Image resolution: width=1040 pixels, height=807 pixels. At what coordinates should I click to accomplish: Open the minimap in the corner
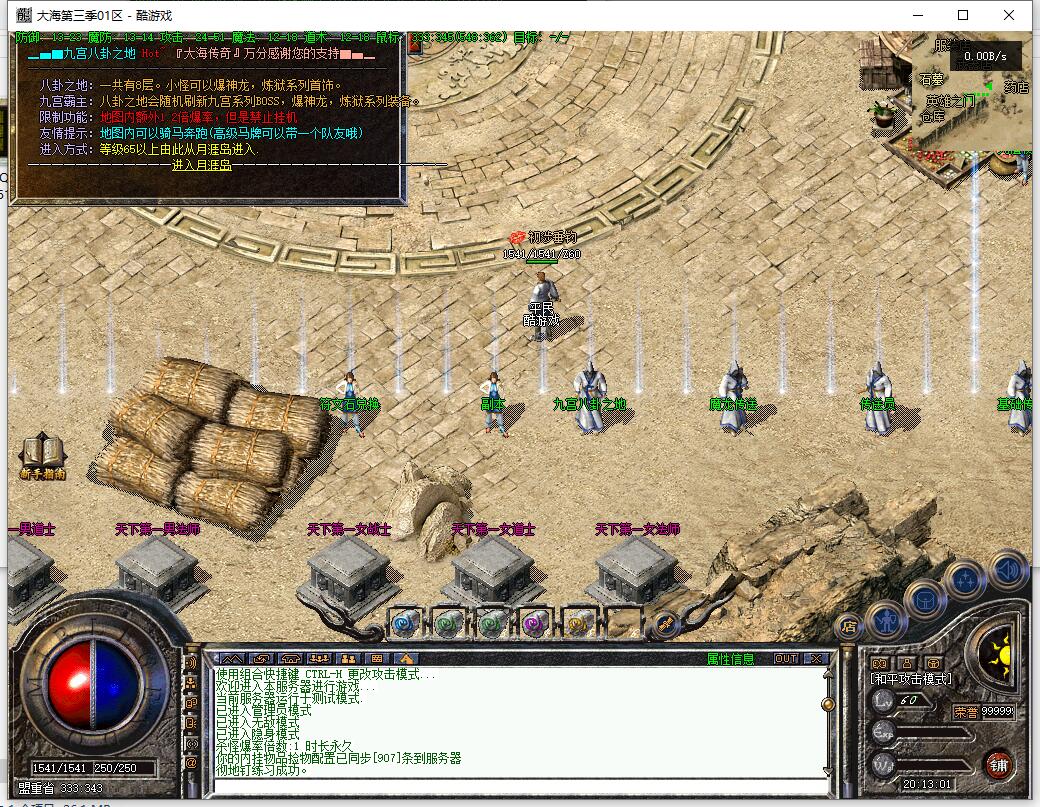coord(967,95)
